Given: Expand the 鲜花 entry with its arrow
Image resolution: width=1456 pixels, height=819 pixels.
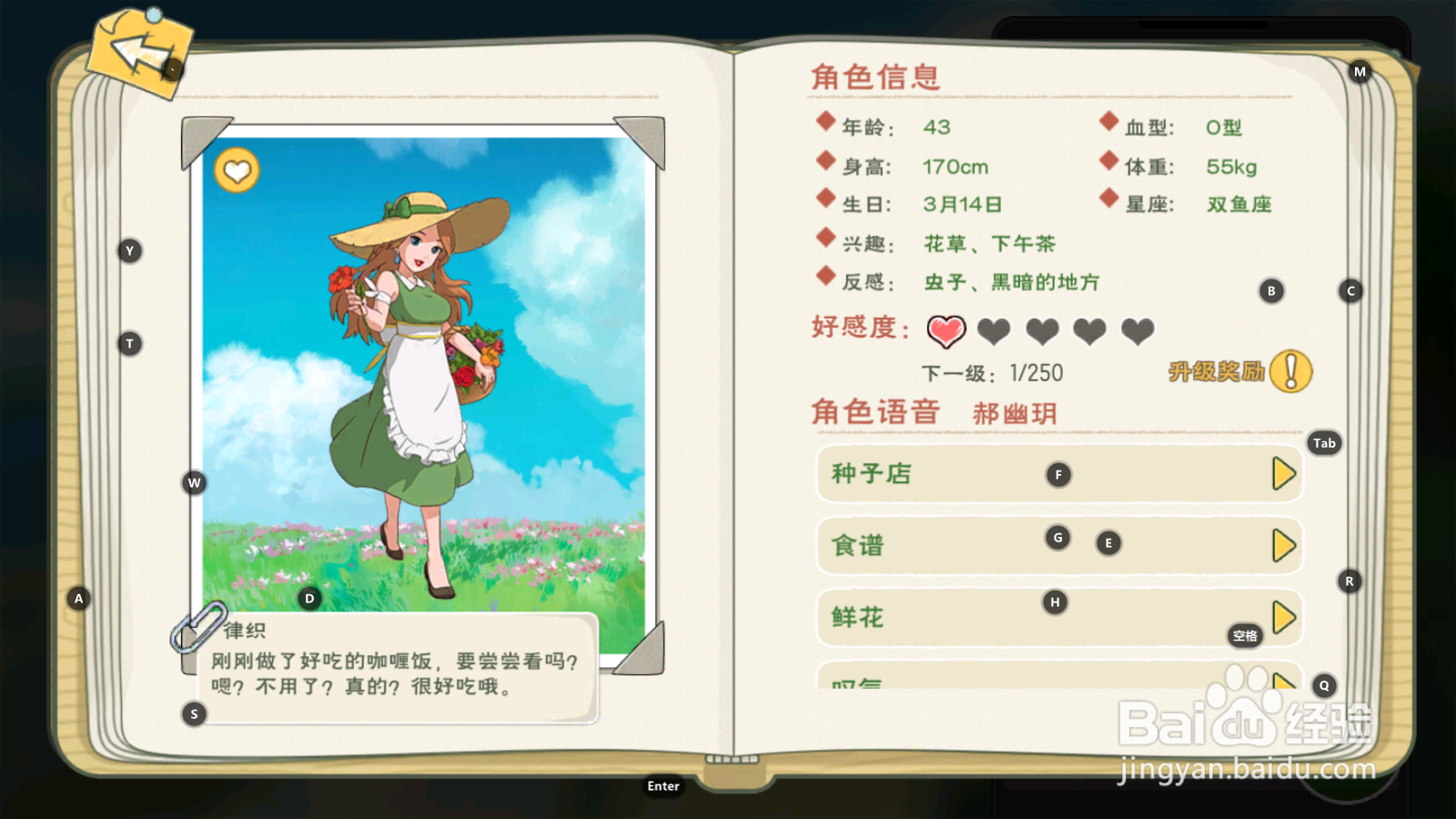Looking at the screenshot, I should tap(1283, 618).
